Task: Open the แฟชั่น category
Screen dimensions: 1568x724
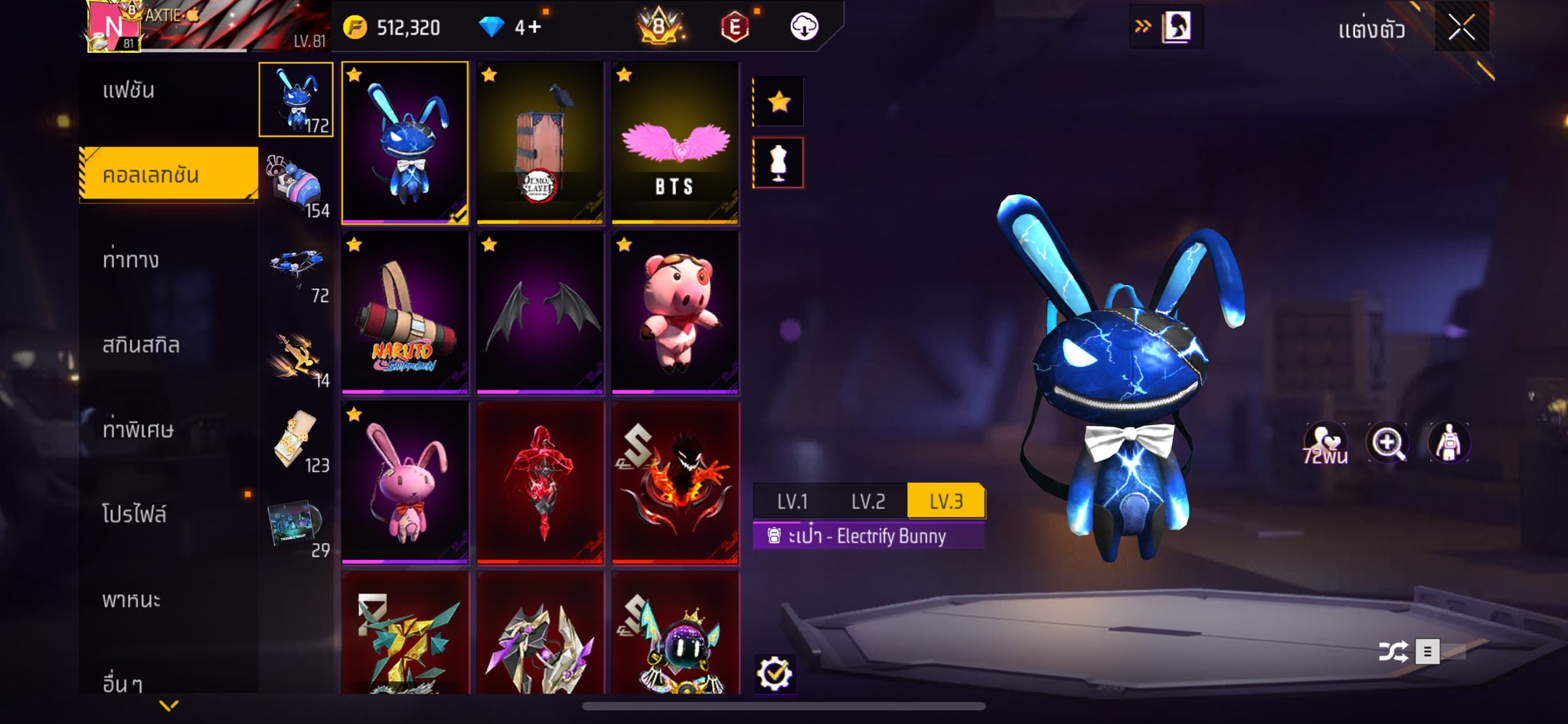Action: (x=129, y=90)
